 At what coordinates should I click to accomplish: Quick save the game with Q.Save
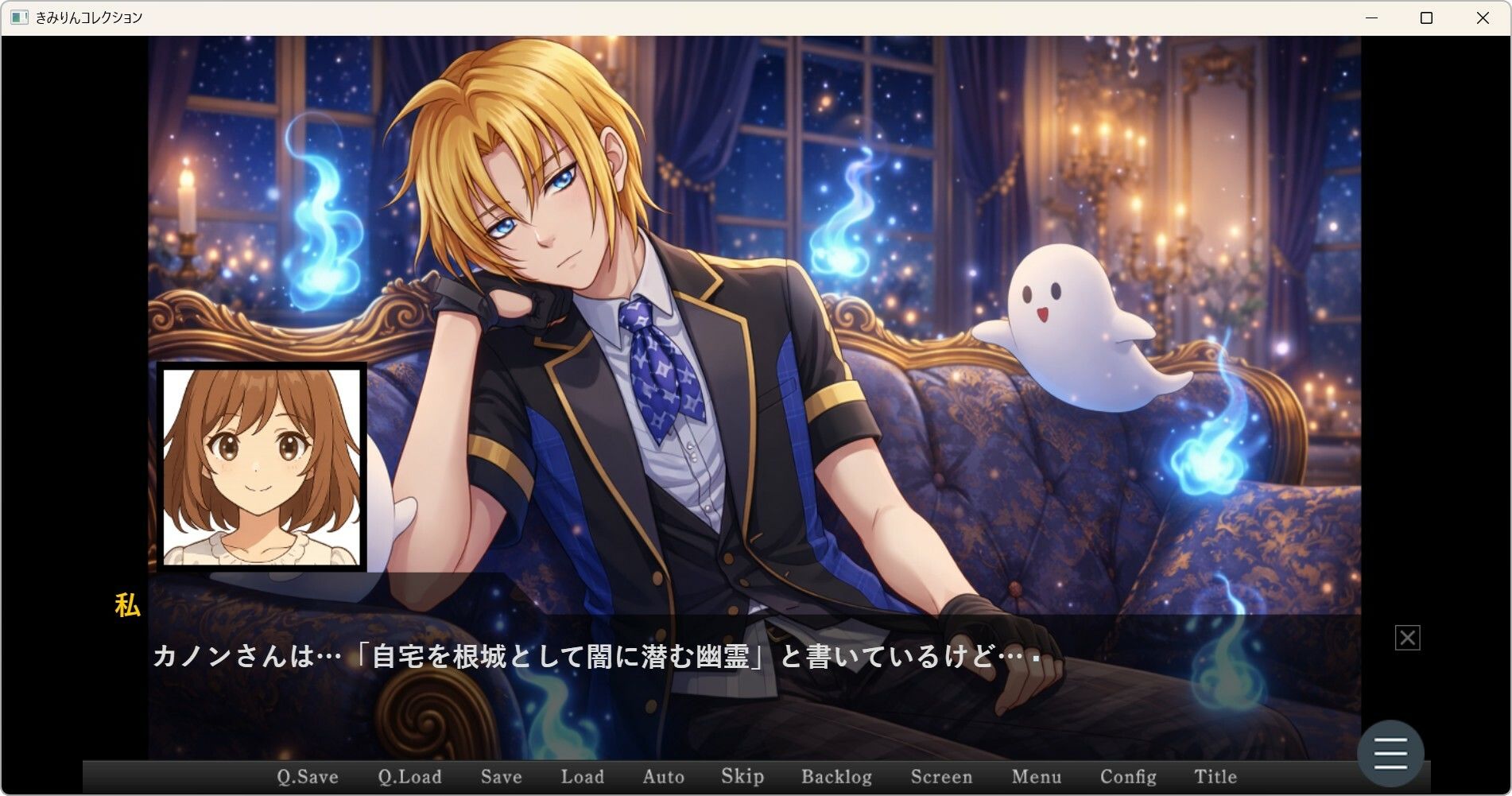[x=306, y=777]
